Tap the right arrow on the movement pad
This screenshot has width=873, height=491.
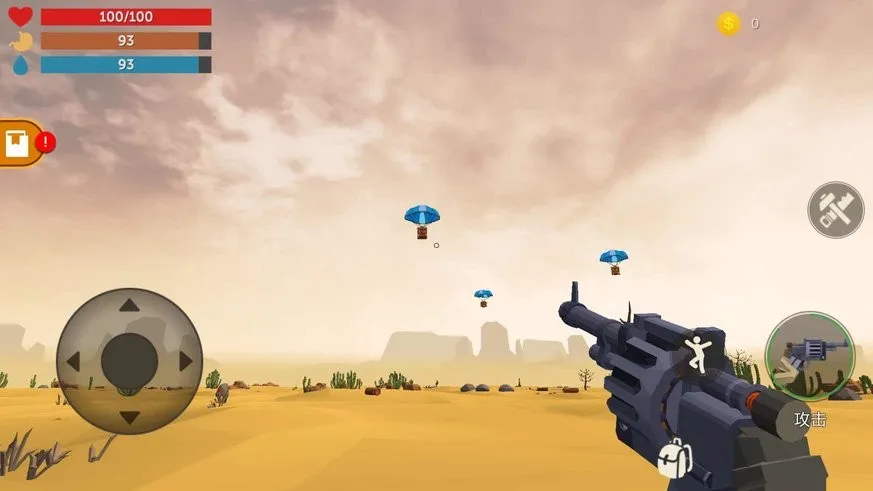tap(185, 361)
